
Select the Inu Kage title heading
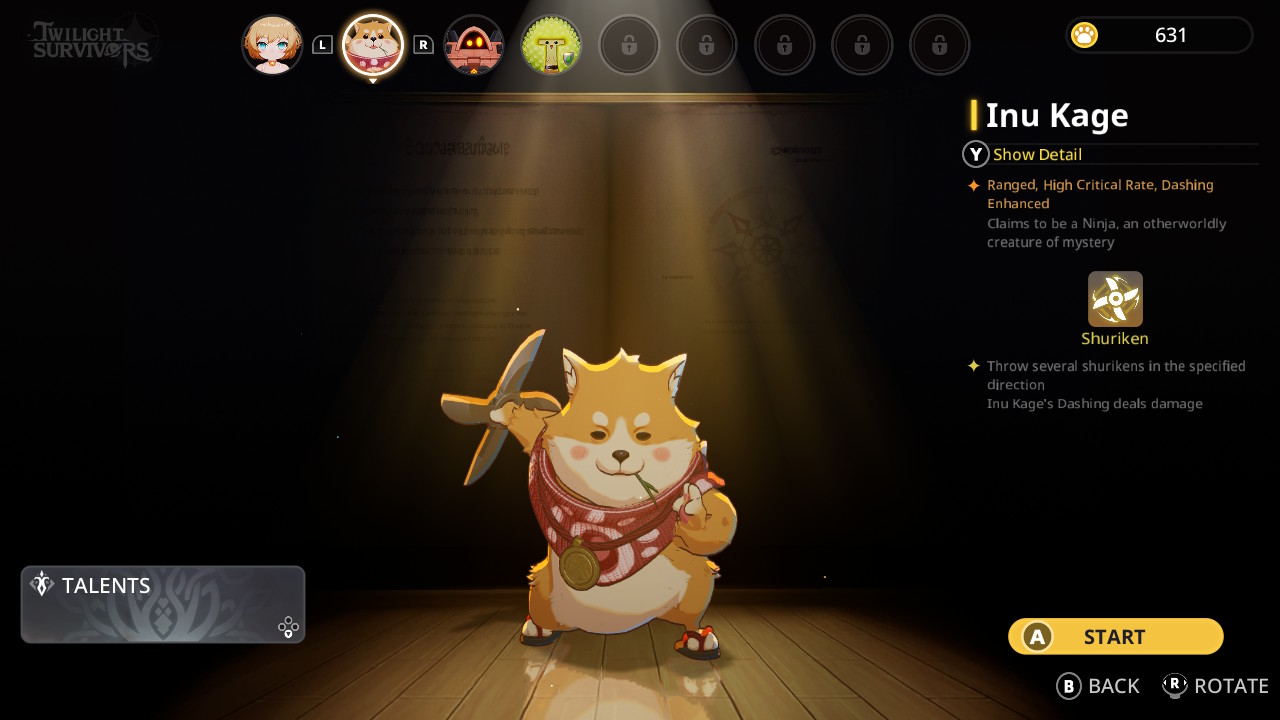coord(1057,115)
